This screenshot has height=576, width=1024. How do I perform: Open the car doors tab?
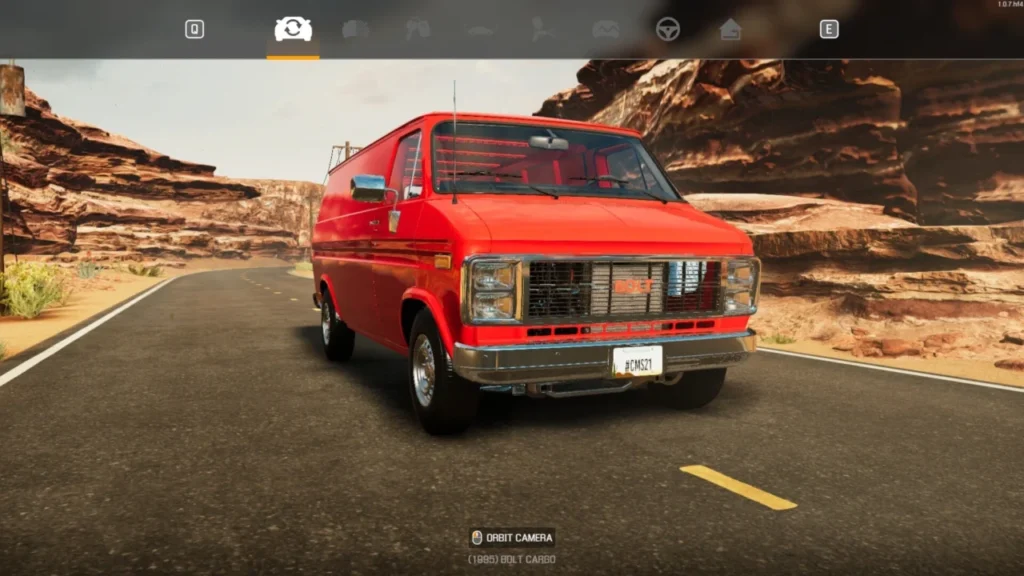[x=418, y=29]
